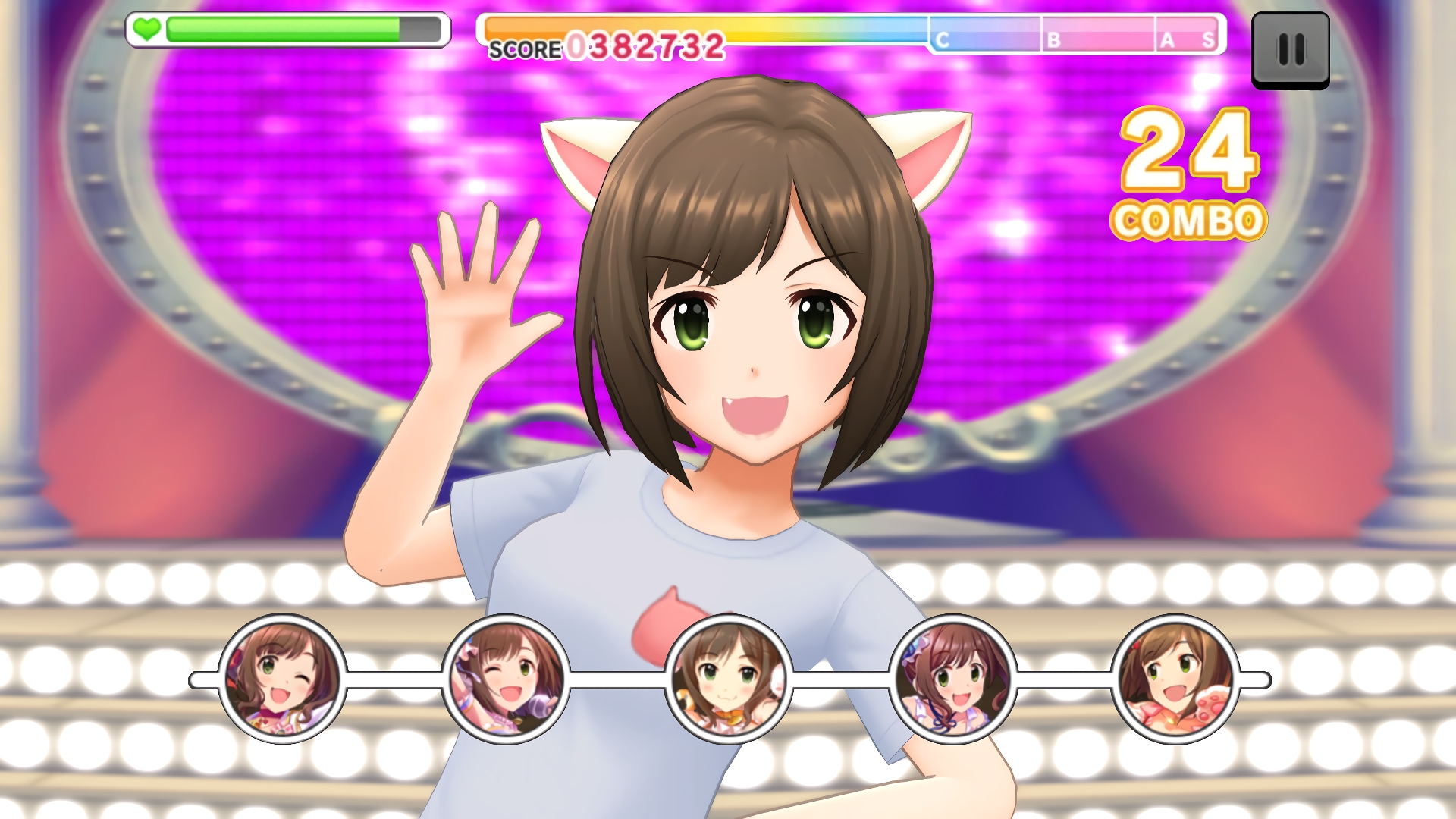Pause the live with the pause button
The image size is (1456, 819).
[x=1290, y=50]
